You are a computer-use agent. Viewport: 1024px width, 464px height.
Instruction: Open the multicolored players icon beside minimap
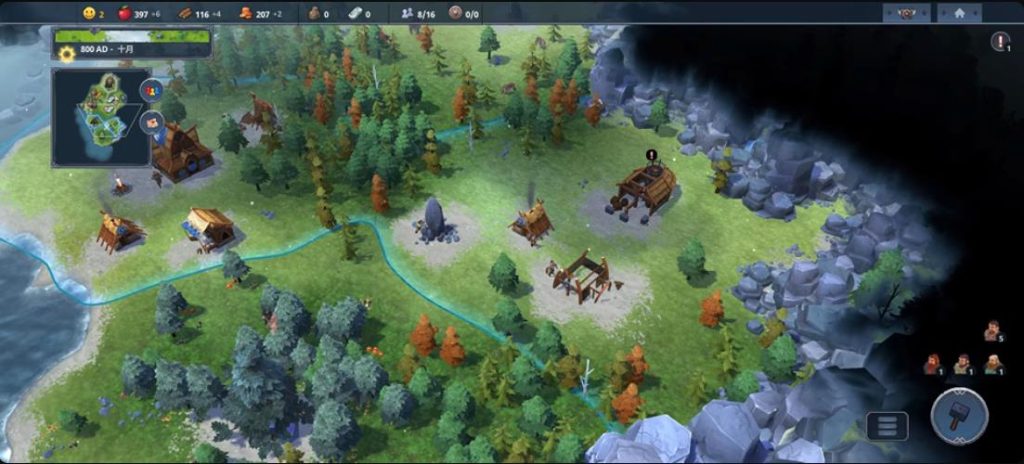click(152, 91)
